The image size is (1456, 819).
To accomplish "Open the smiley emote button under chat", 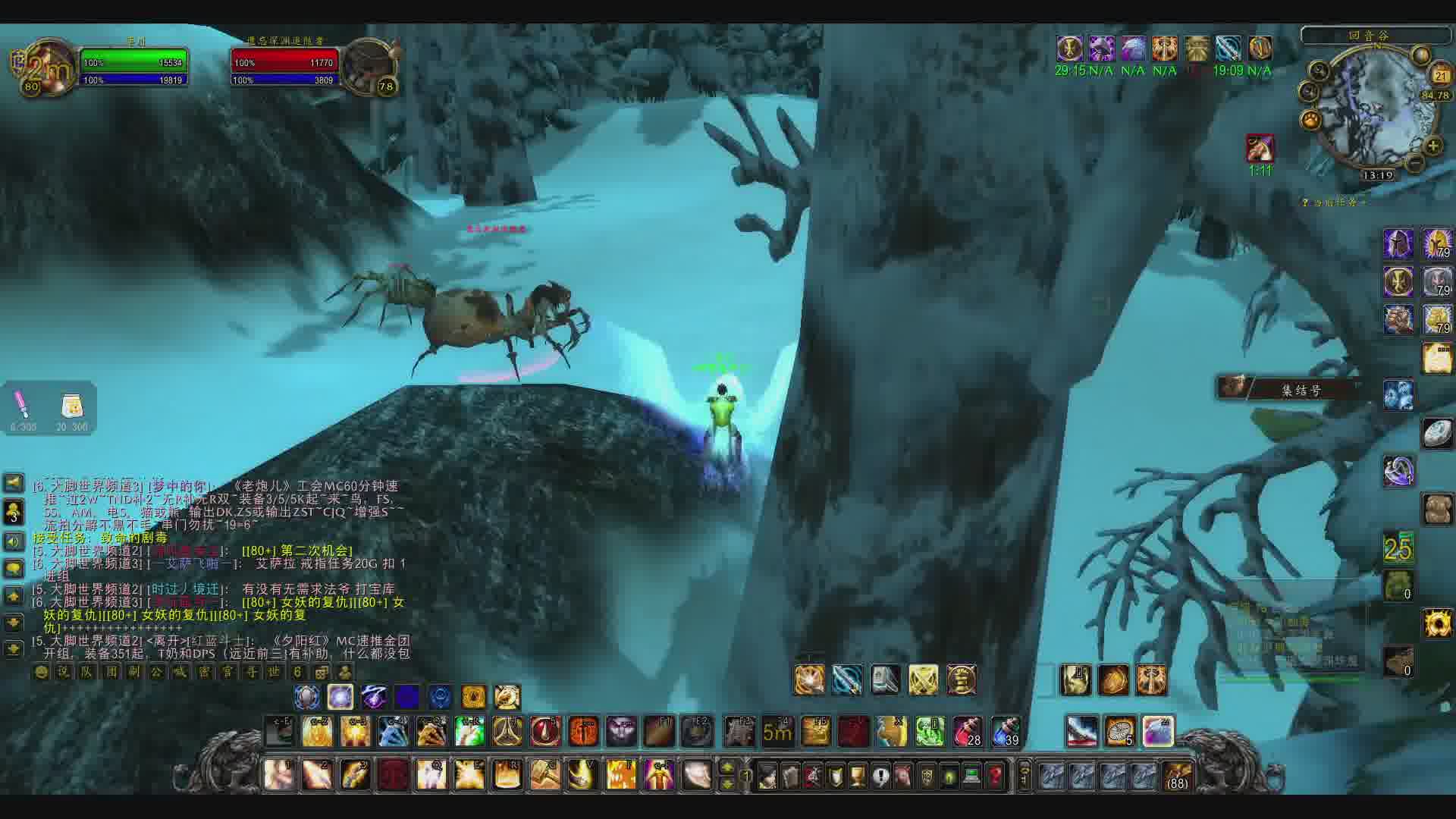I will [x=42, y=672].
